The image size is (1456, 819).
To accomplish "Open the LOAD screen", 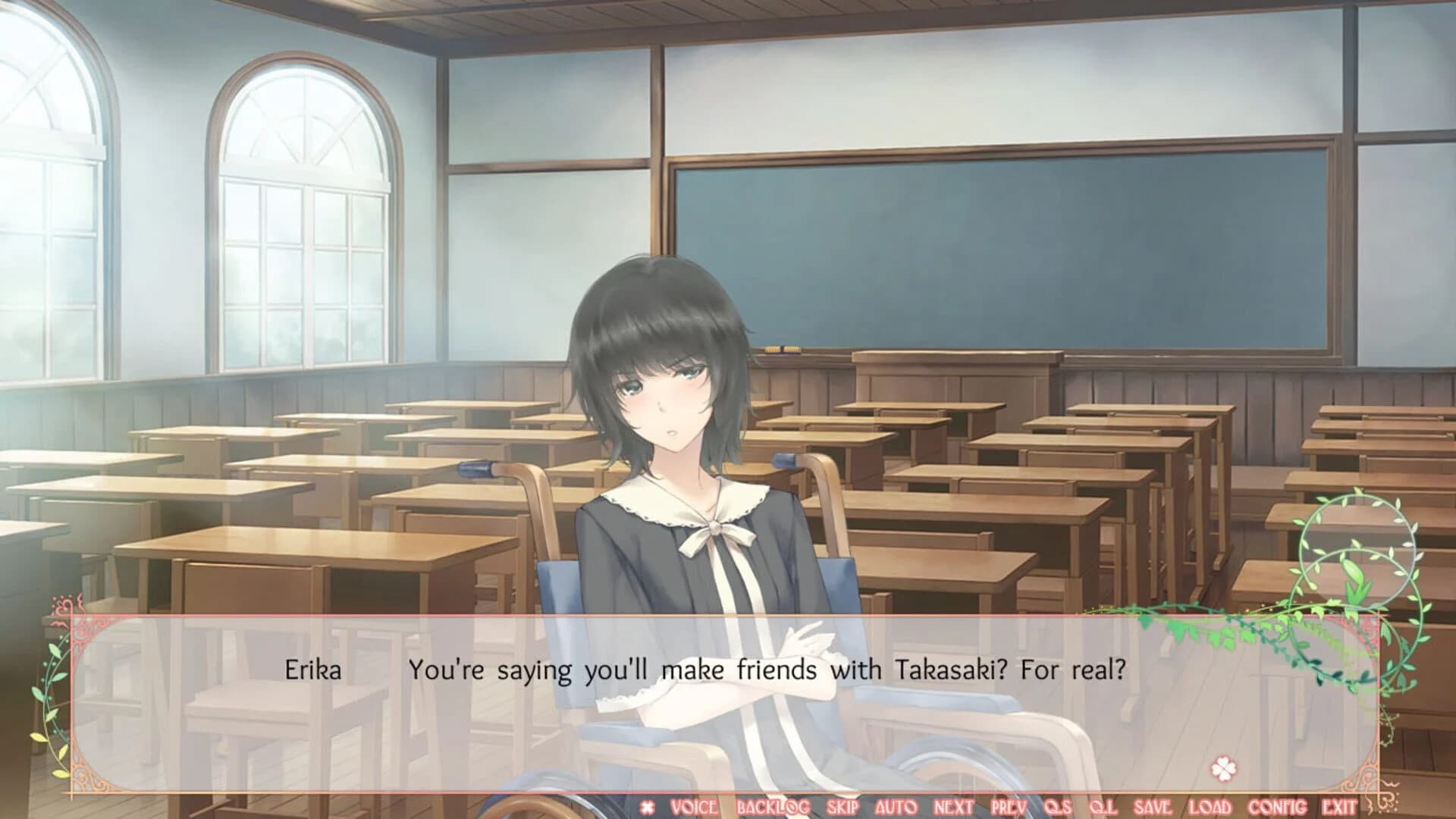I will coord(1209,806).
